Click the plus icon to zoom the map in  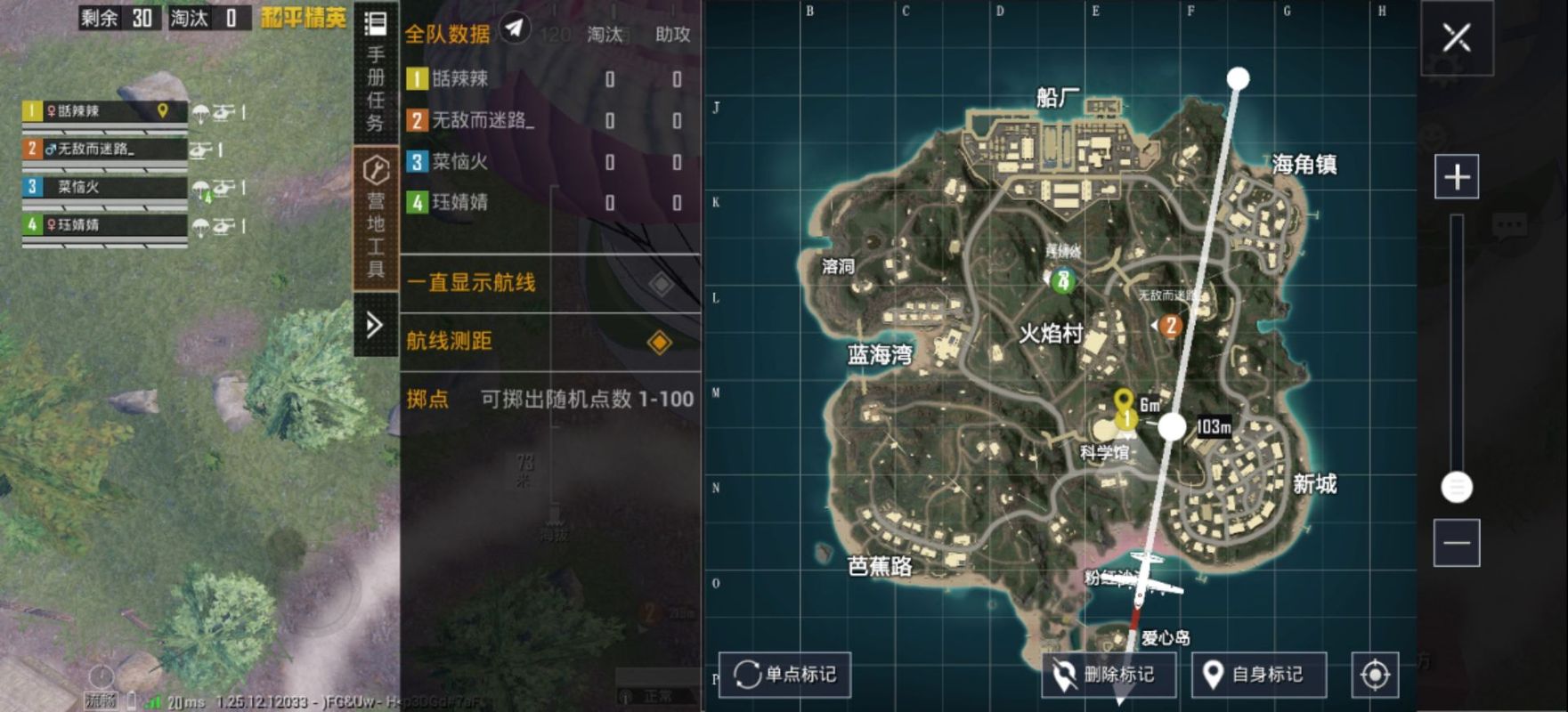coord(1458,175)
